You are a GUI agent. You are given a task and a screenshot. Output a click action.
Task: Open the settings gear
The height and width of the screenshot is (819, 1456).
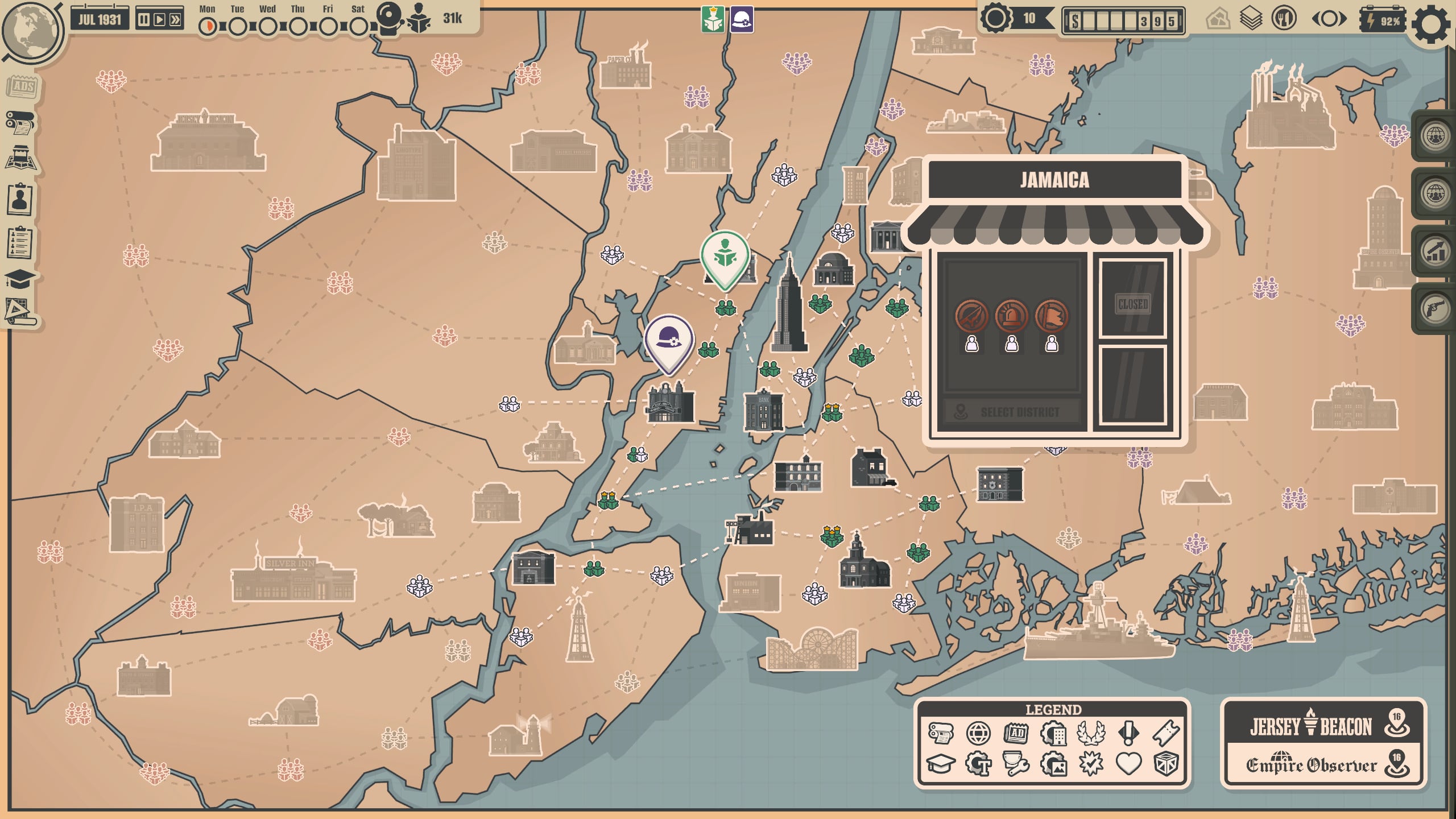[x=1431, y=24]
